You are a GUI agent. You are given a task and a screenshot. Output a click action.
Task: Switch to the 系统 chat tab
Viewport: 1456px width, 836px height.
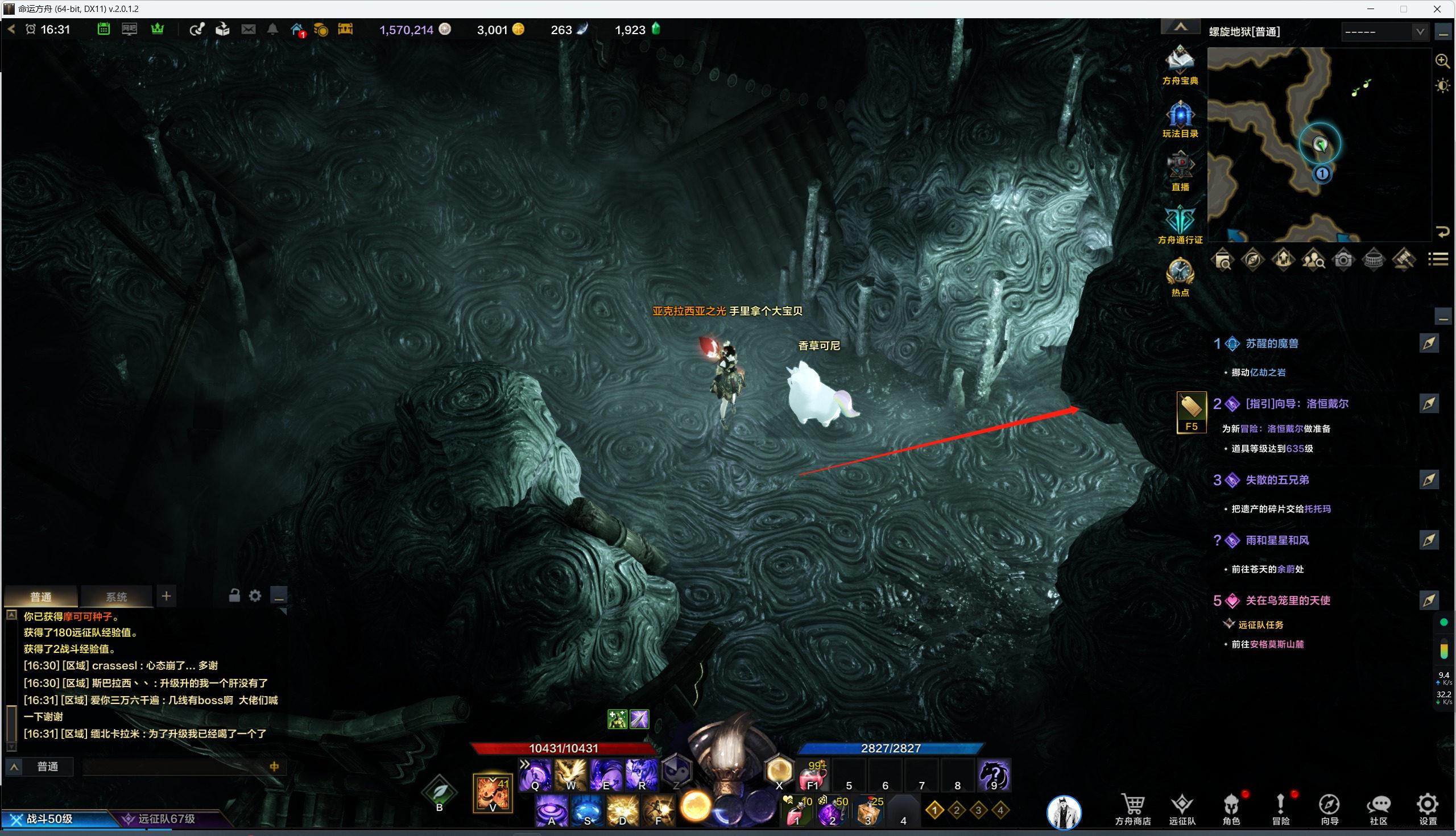click(x=117, y=597)
